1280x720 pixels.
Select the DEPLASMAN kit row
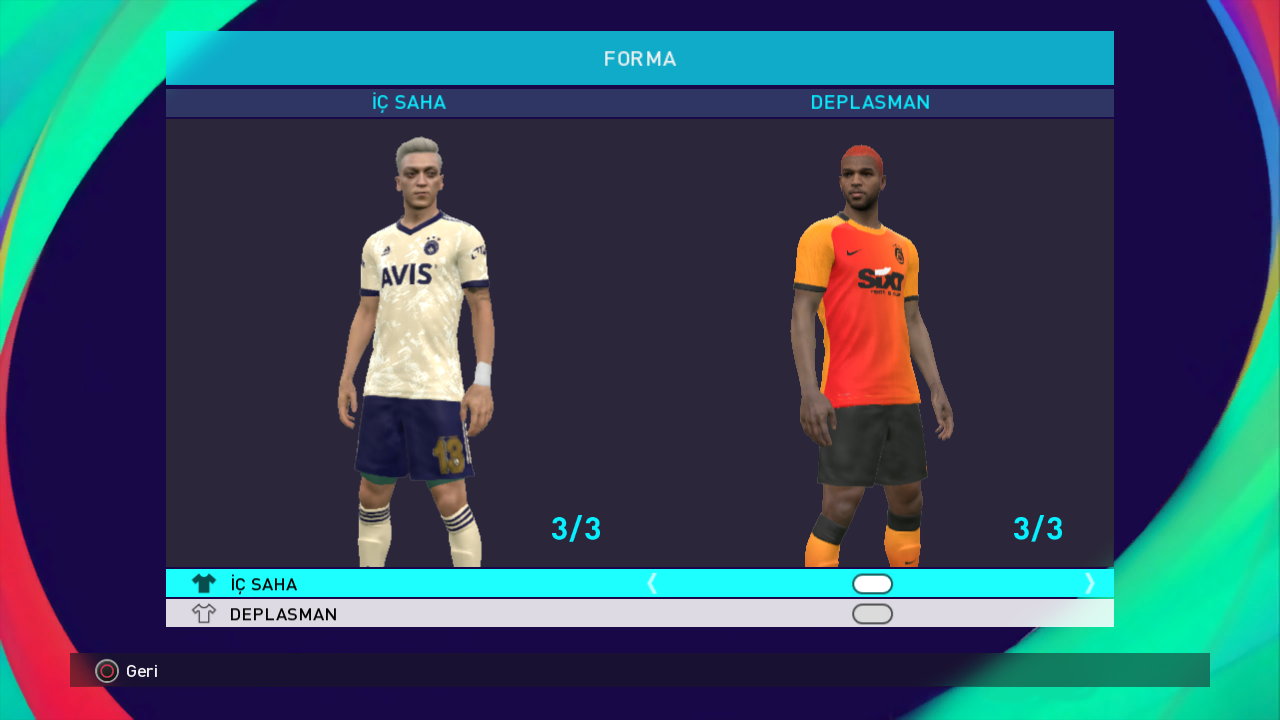click(x=283, y=614)
